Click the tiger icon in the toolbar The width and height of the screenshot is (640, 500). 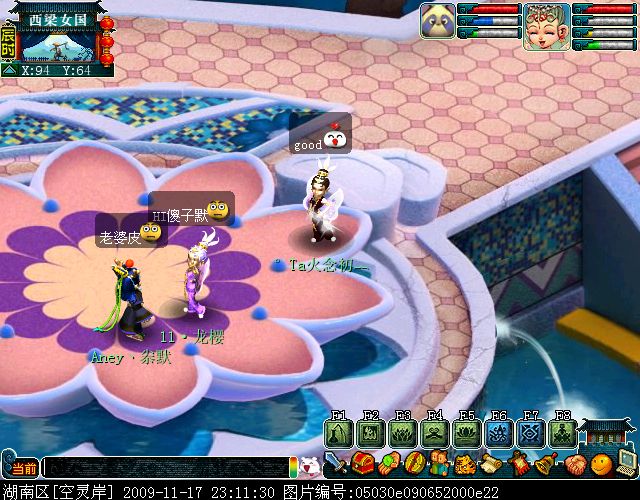[465, 464]
